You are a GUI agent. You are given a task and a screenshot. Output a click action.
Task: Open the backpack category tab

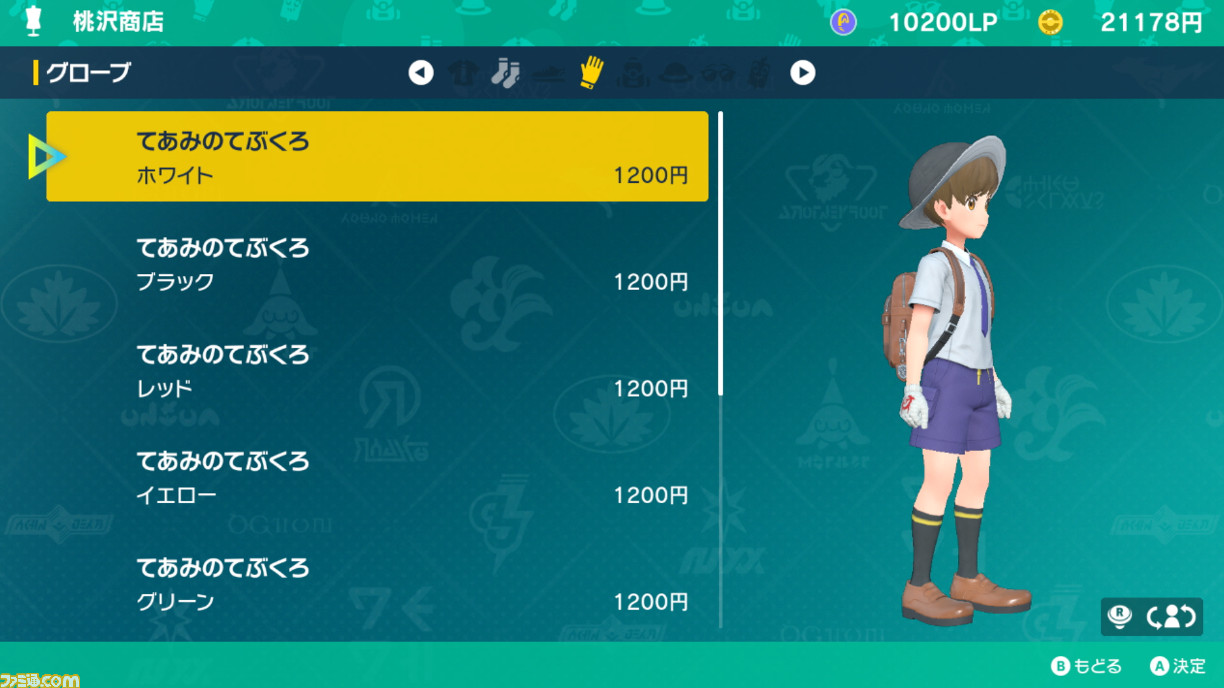pos(634,73)
